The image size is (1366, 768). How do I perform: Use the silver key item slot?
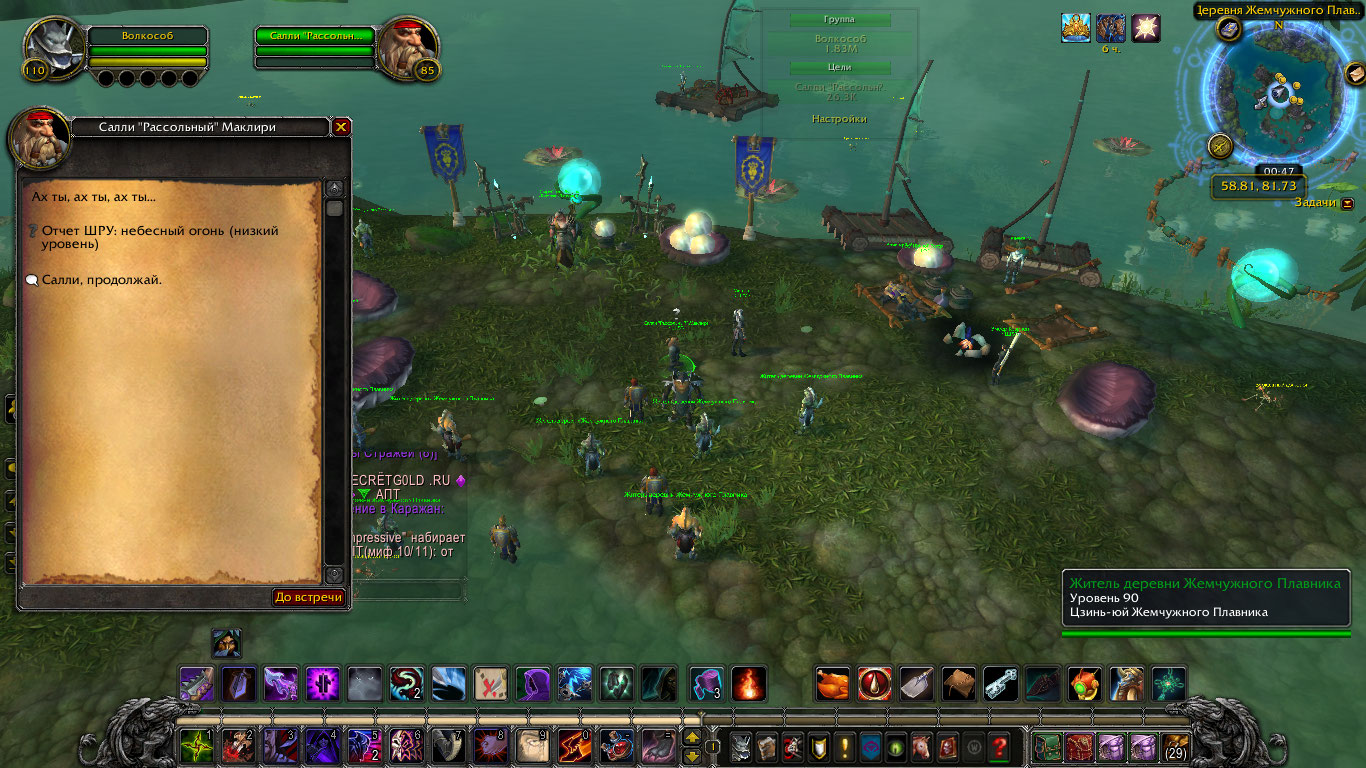[1001, 683]
